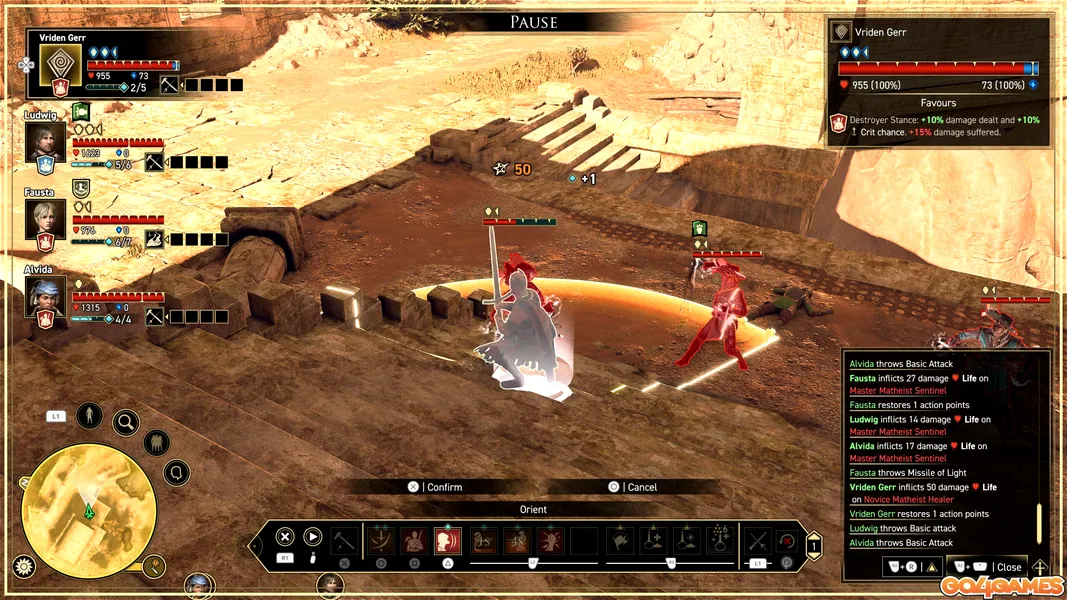Screen dimensions: 1067x600
Task: Click the magnifying glass button near minimap
Action: tap(126, 422)
